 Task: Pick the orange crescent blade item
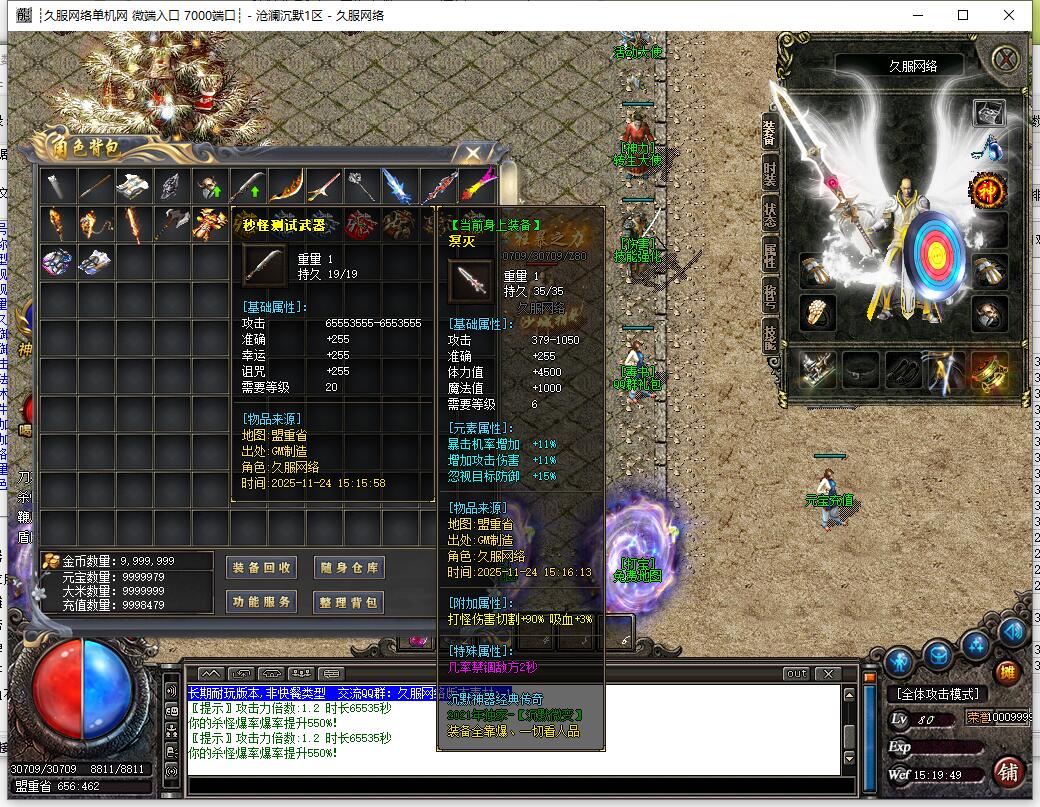286,186
